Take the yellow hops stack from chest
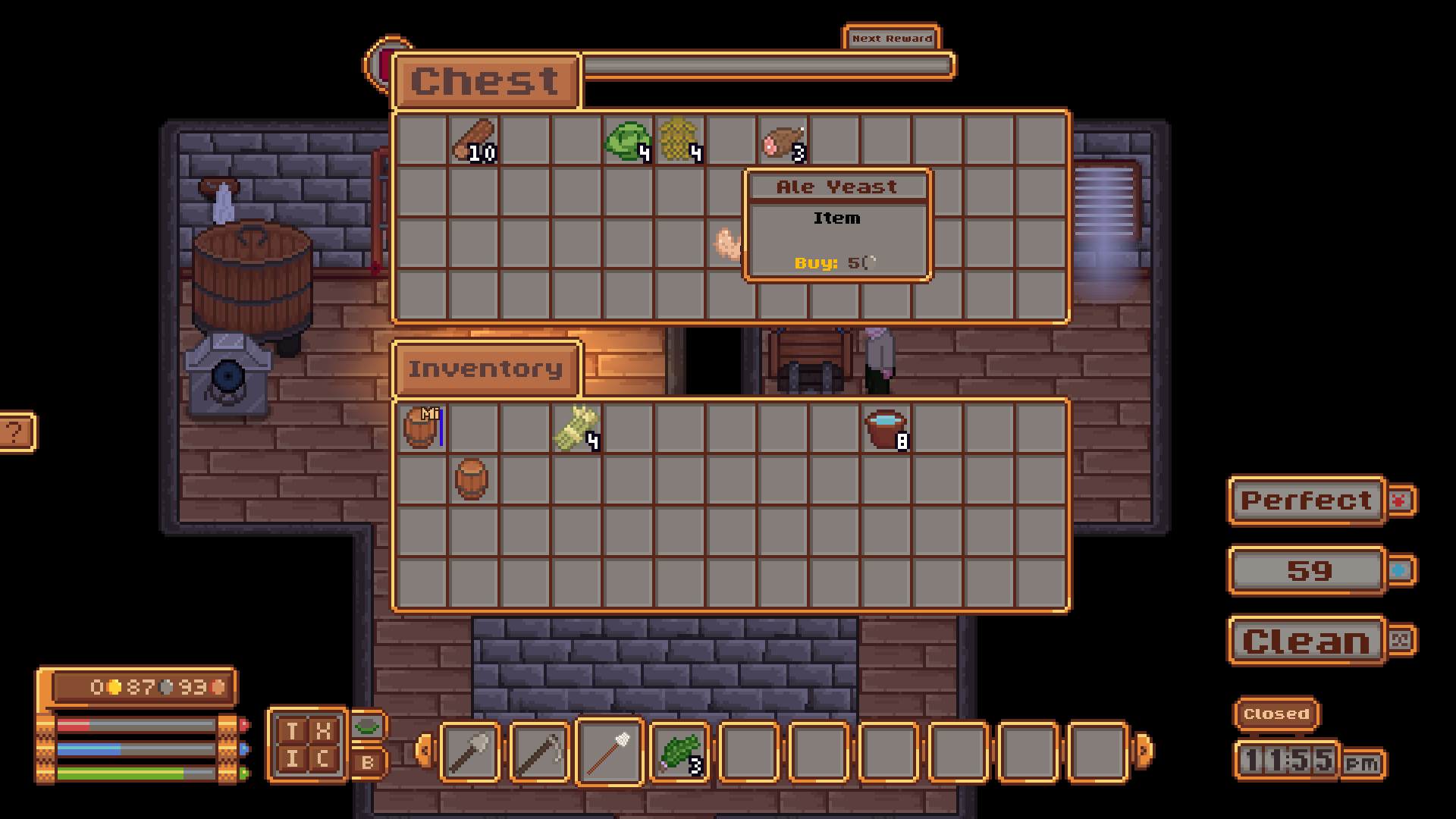The width and height of the screenshot is (1456, 819). tap(679, 140)
